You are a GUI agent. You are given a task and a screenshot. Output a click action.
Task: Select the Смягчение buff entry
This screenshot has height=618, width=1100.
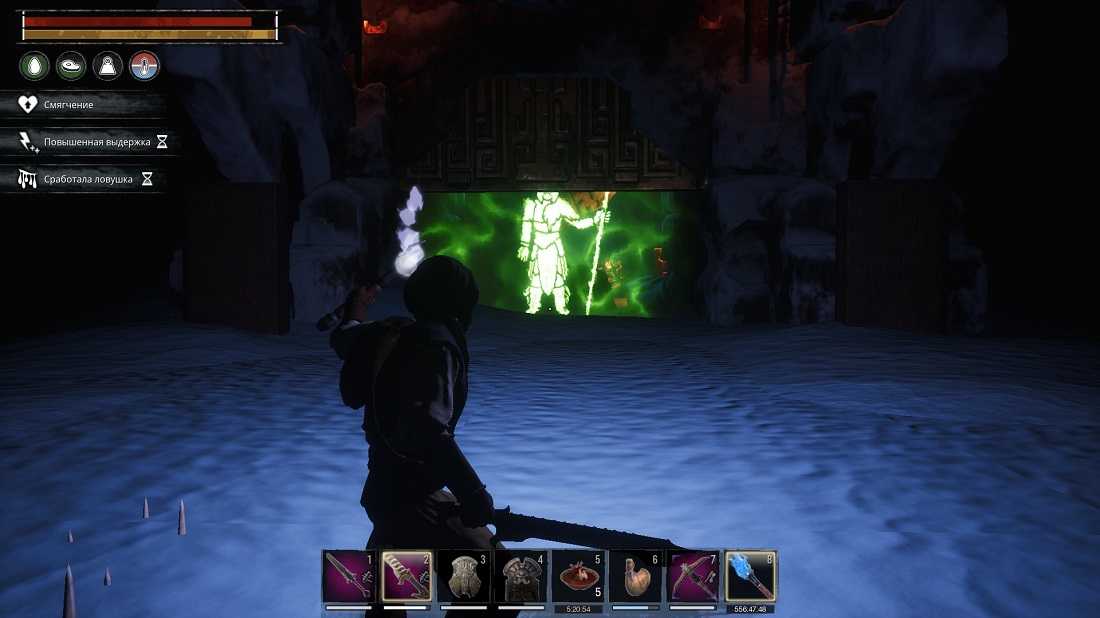tap(83, 105)
